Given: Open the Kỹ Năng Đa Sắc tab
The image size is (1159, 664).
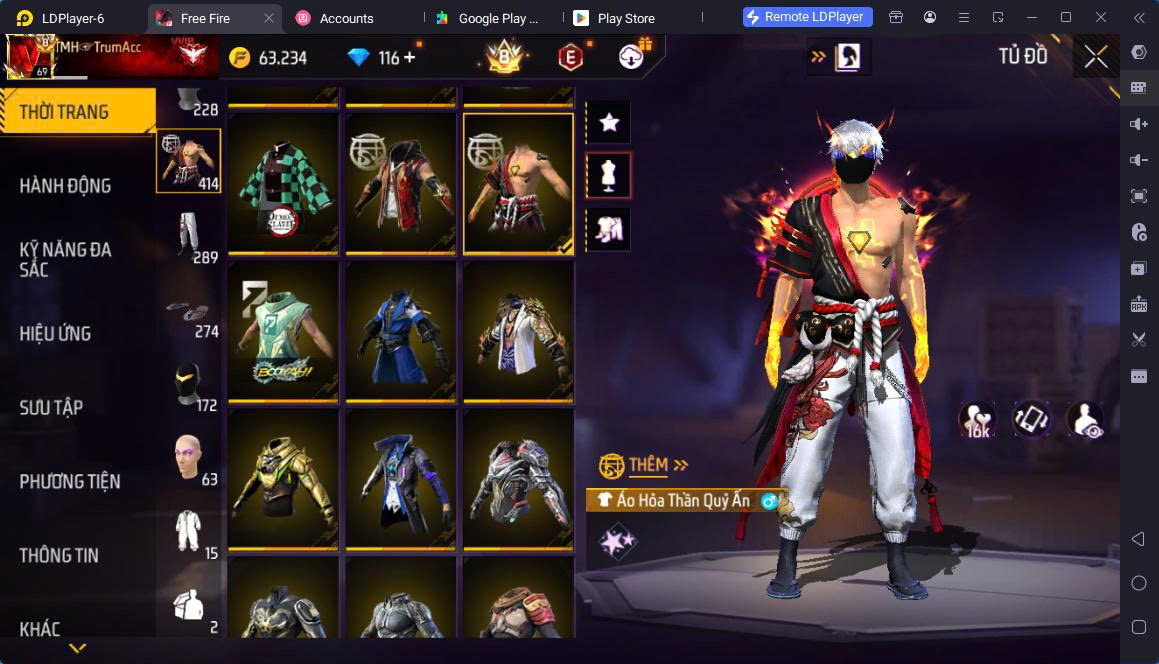Looking at the screenshot, I should [66, 259].
